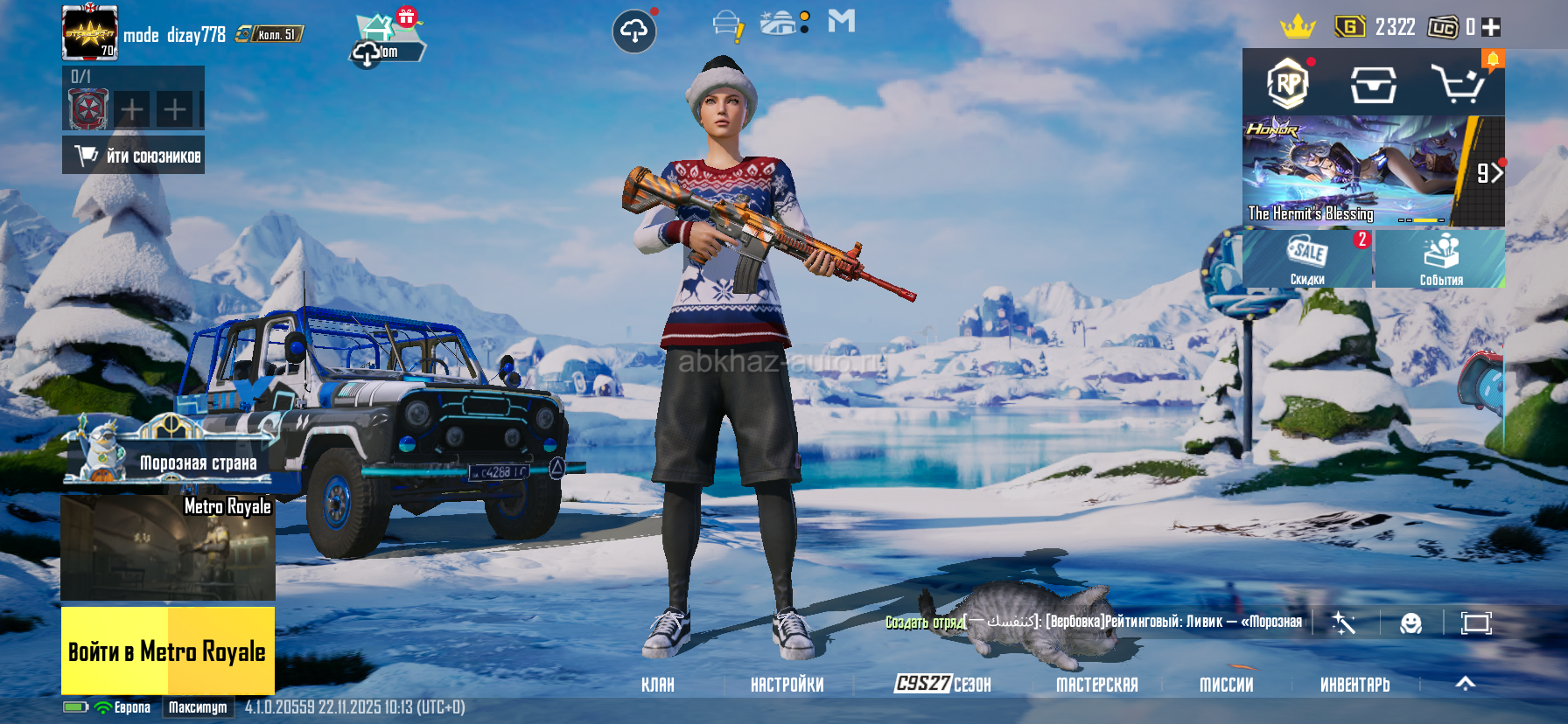Add UC with the plus button

pyautogui.click(x=1491, y=27)
